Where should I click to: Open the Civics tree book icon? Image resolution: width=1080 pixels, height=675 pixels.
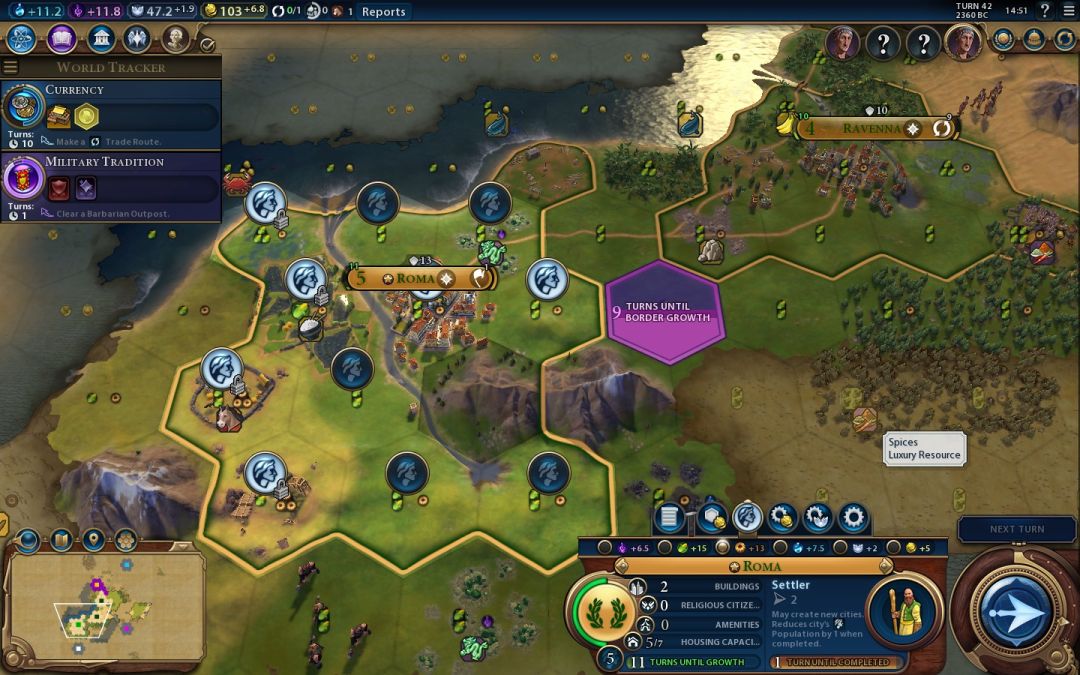pos(61,40)
